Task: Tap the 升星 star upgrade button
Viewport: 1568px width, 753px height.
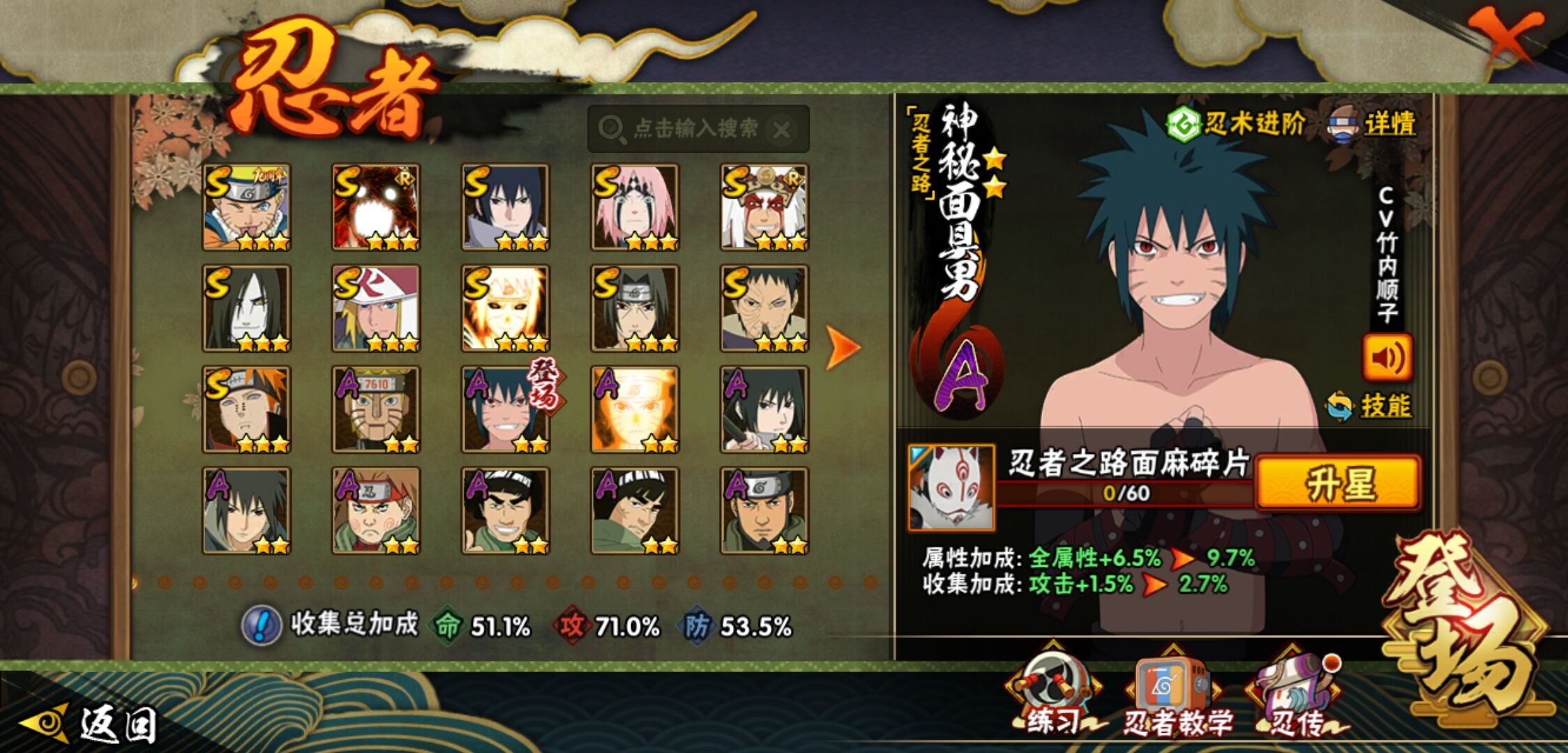Action: coord(1338,484)
